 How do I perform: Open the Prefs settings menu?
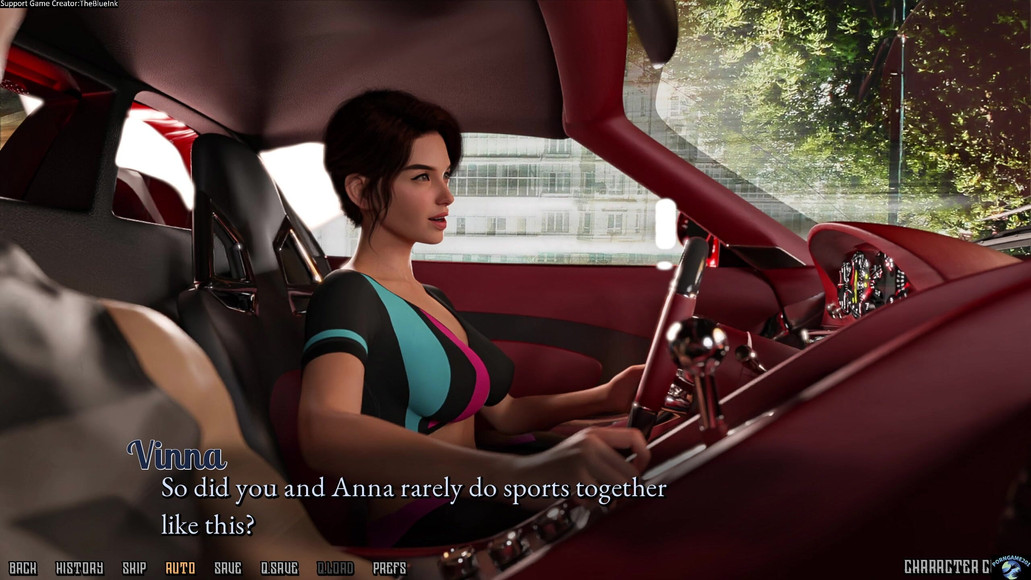click(x=389, y=568)
